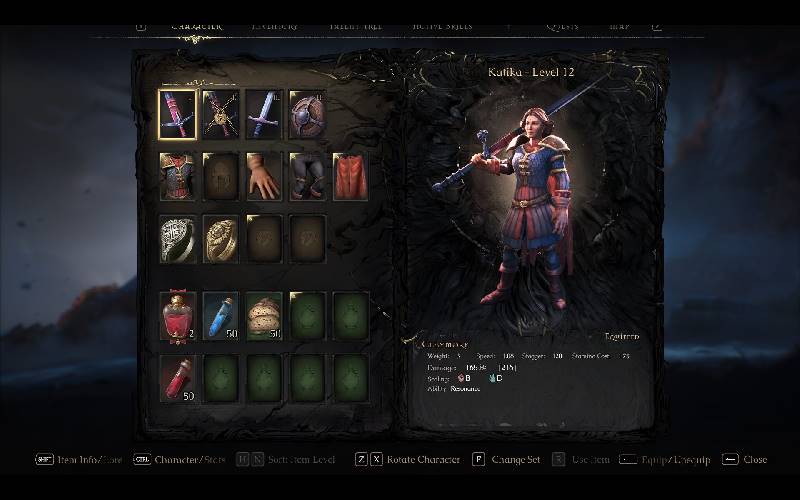Open the Inventory tab
This screenshot has width=800, height=500.
point(276,27)
